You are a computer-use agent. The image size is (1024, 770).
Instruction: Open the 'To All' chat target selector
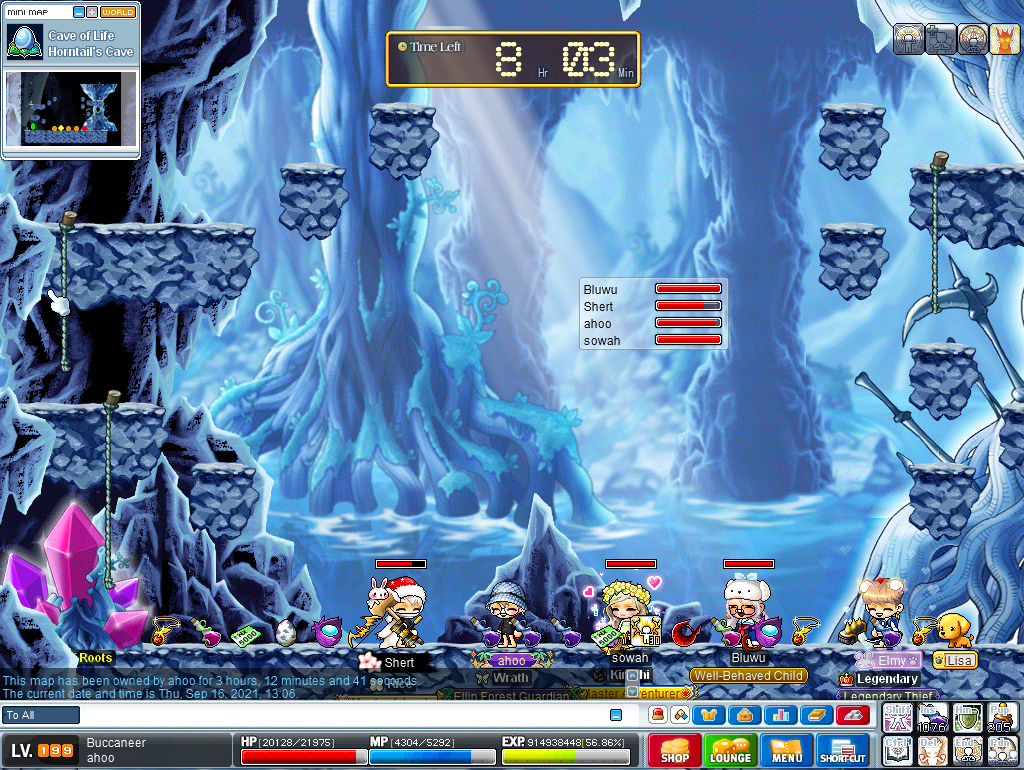coord(41,715)
